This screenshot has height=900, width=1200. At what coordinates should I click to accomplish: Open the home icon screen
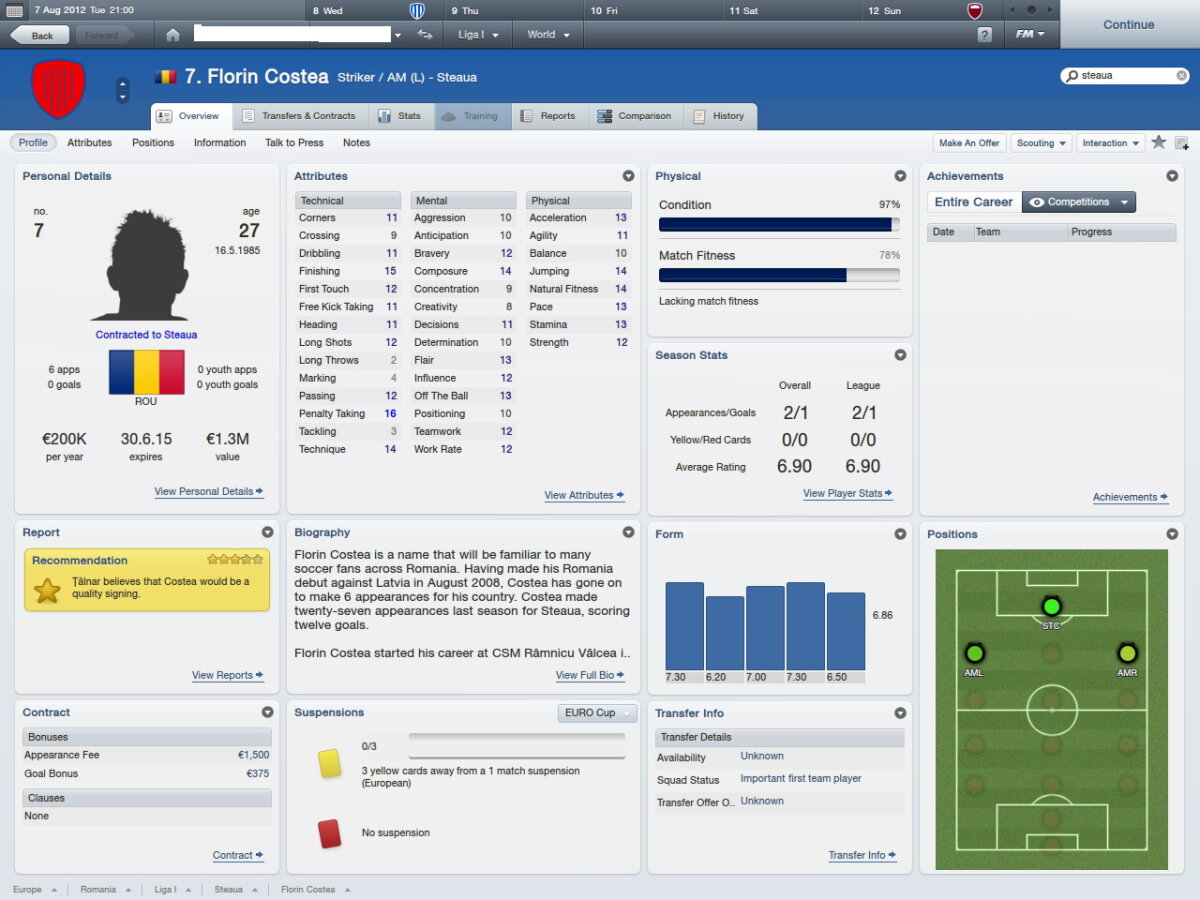pyautogui.click(x=173, y=35)
